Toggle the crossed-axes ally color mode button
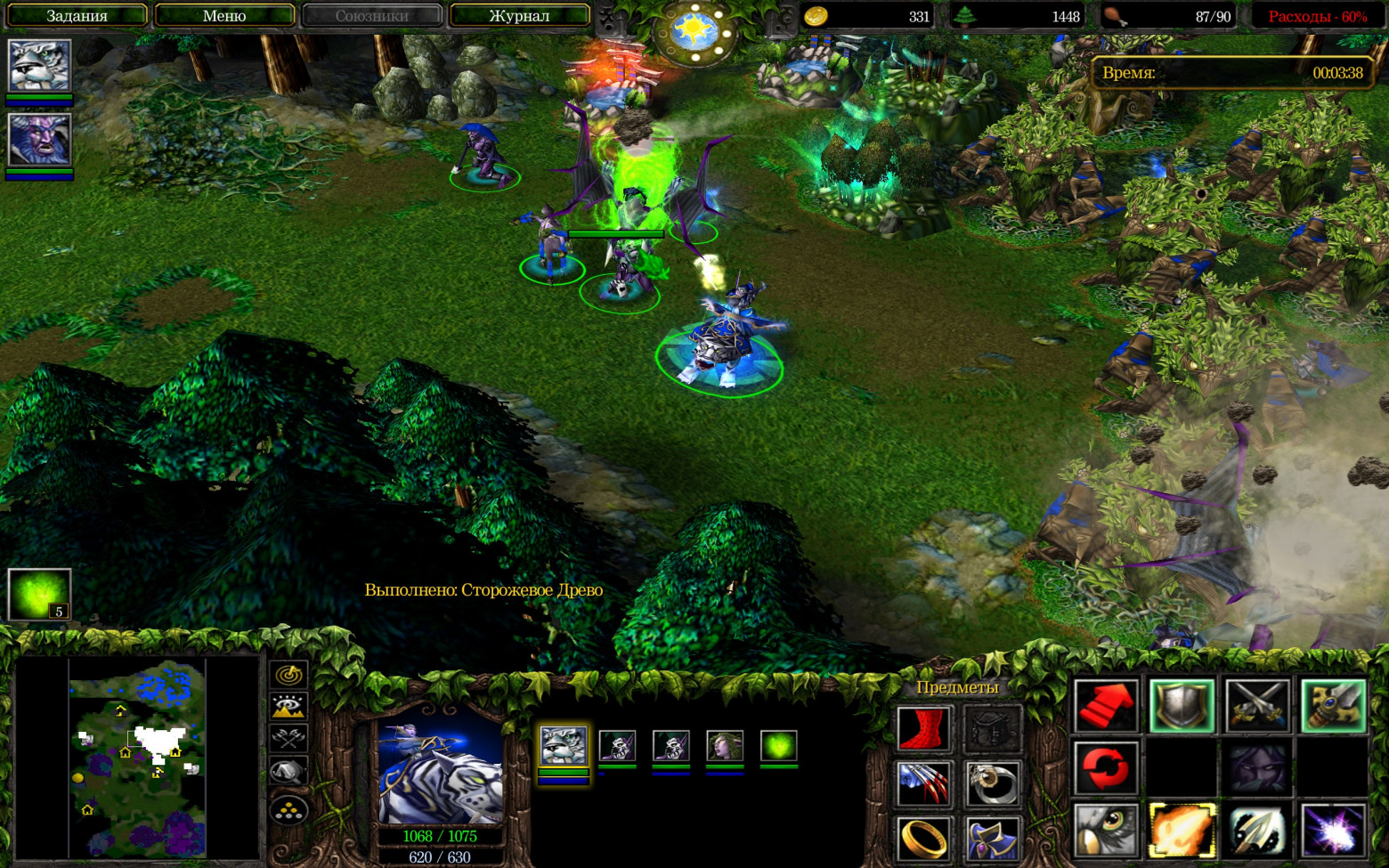Image resolution: width=1389 pixels, height=868 pixels. 288,738
